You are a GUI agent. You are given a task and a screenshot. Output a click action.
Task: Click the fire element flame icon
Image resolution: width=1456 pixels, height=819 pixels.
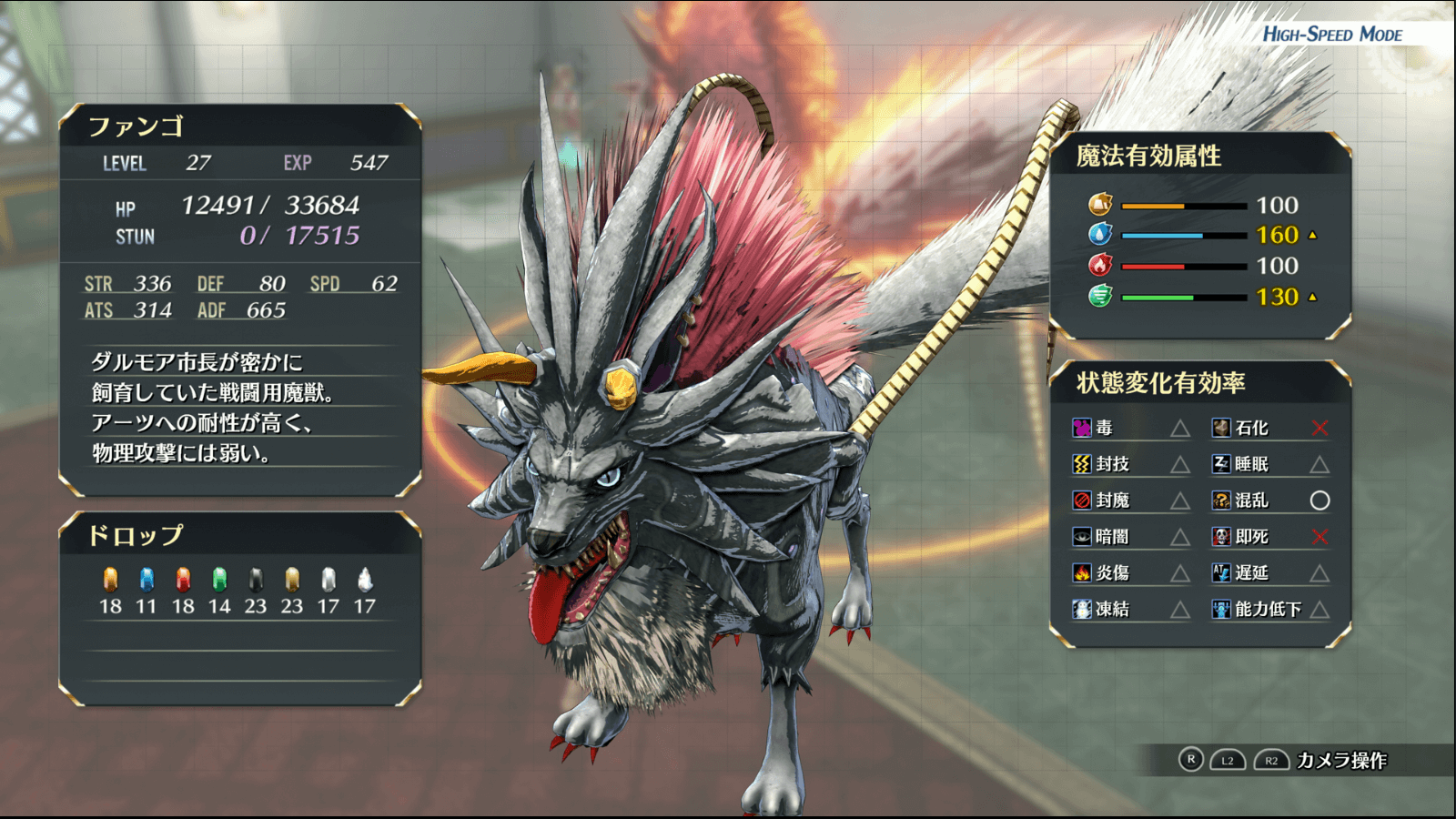[1100, 266]
